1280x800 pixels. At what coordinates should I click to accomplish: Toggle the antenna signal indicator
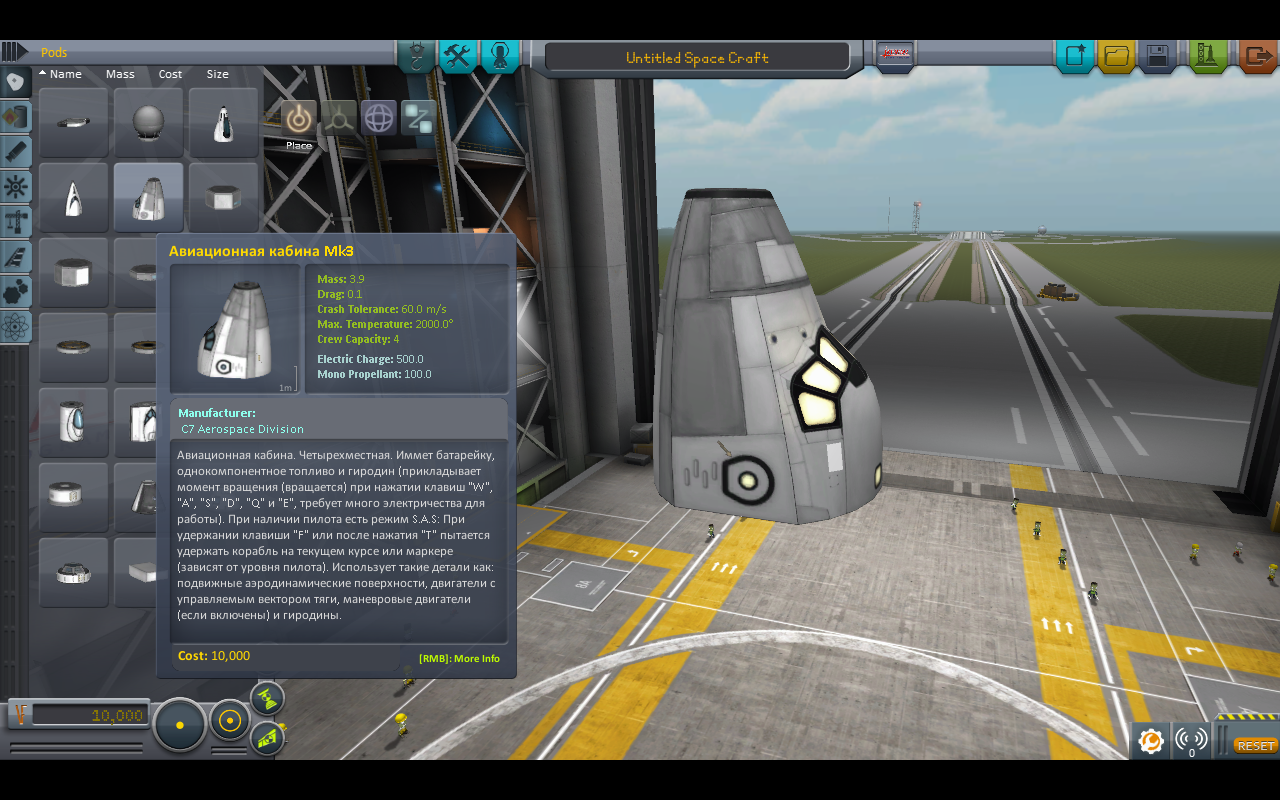pos(1192,741)
